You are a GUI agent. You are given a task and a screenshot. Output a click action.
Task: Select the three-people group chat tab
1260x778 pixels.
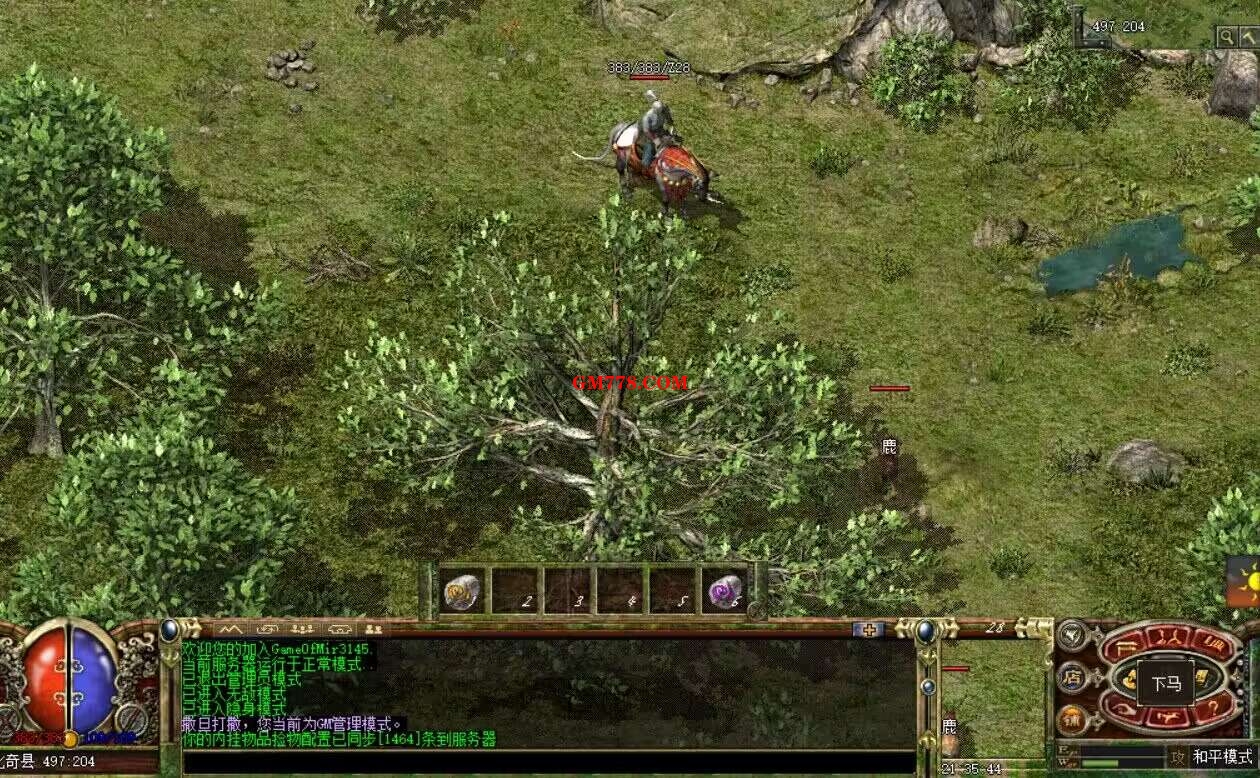click(302, 629)
